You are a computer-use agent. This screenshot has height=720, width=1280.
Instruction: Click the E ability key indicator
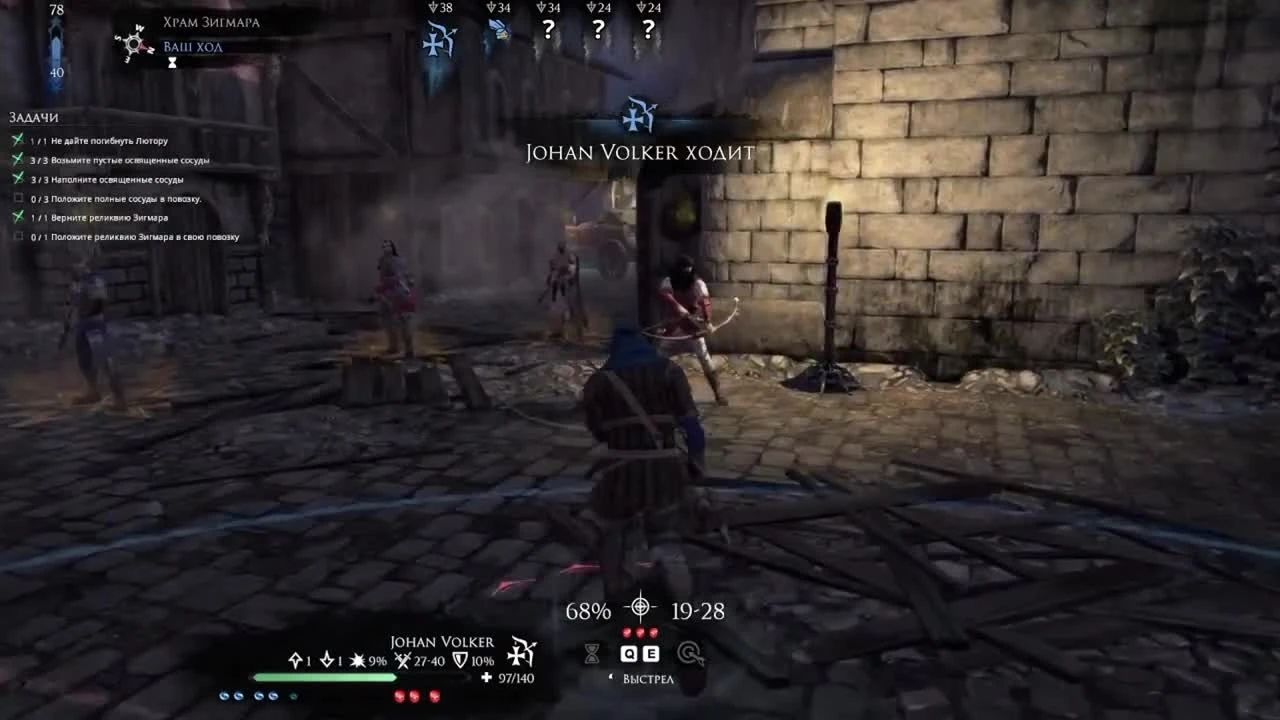click(651, 653)
